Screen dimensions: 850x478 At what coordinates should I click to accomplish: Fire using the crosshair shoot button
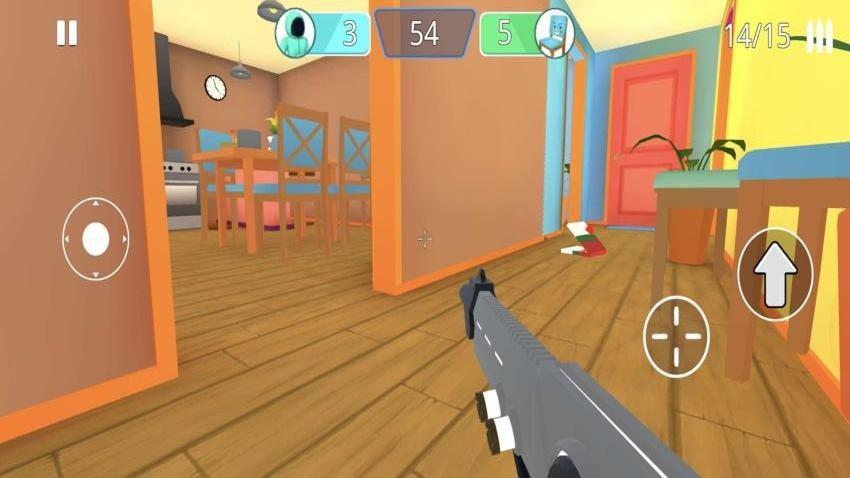click(676, 336)
